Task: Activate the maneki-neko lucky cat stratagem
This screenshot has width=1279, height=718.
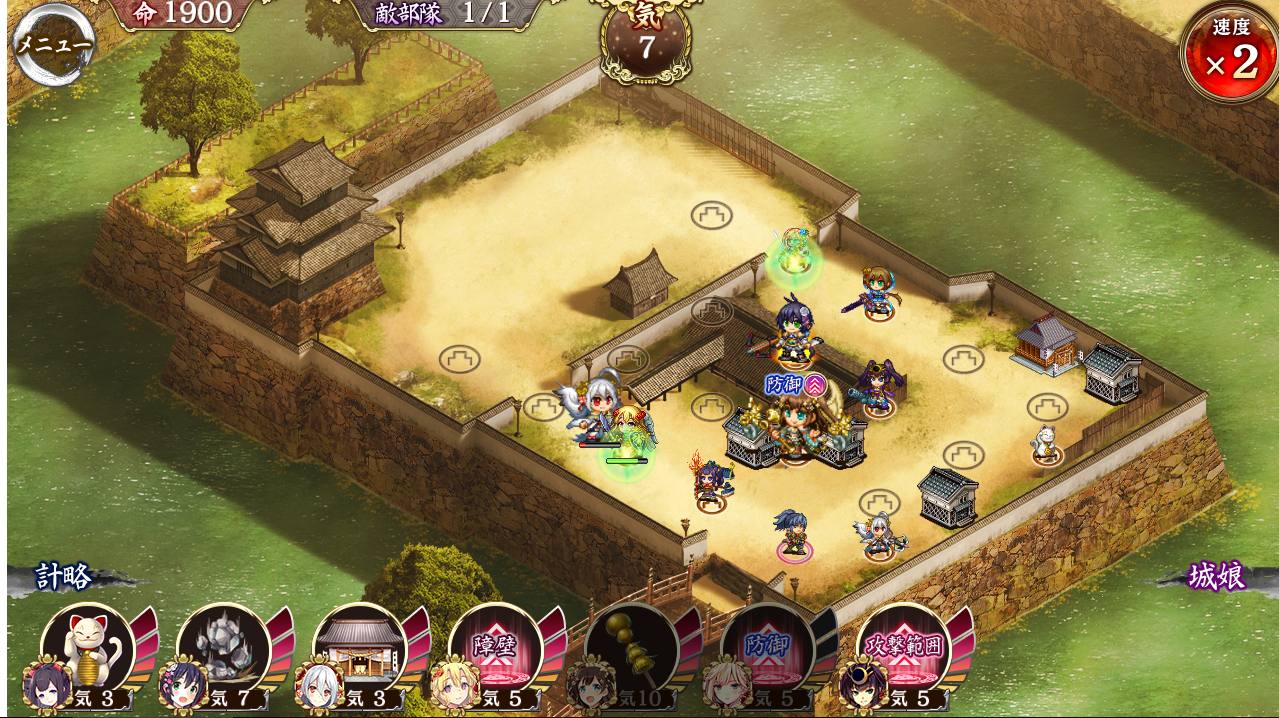Action: (88, 650)
